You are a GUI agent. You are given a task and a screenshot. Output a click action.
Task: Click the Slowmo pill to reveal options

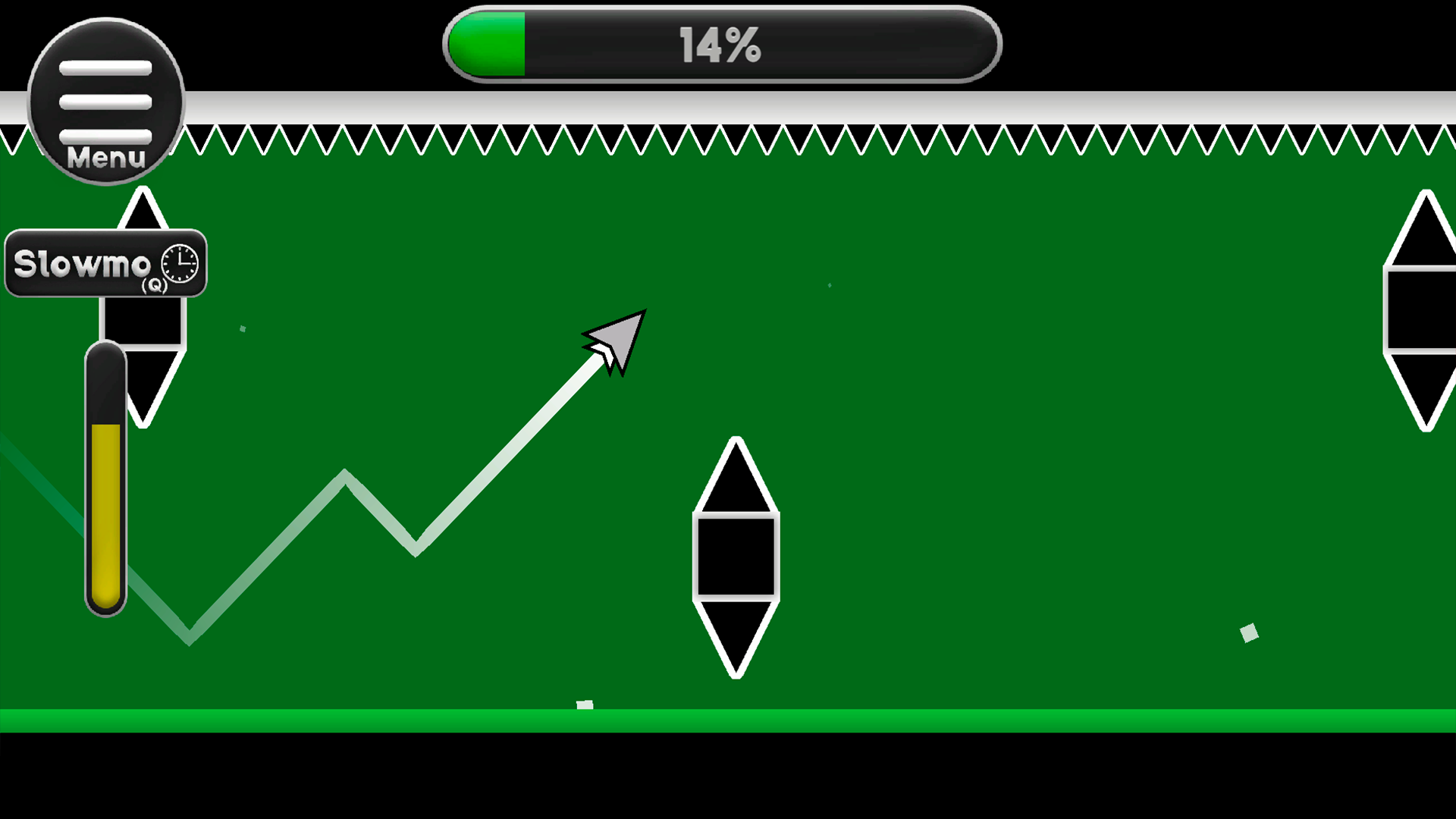click(105, 263)
